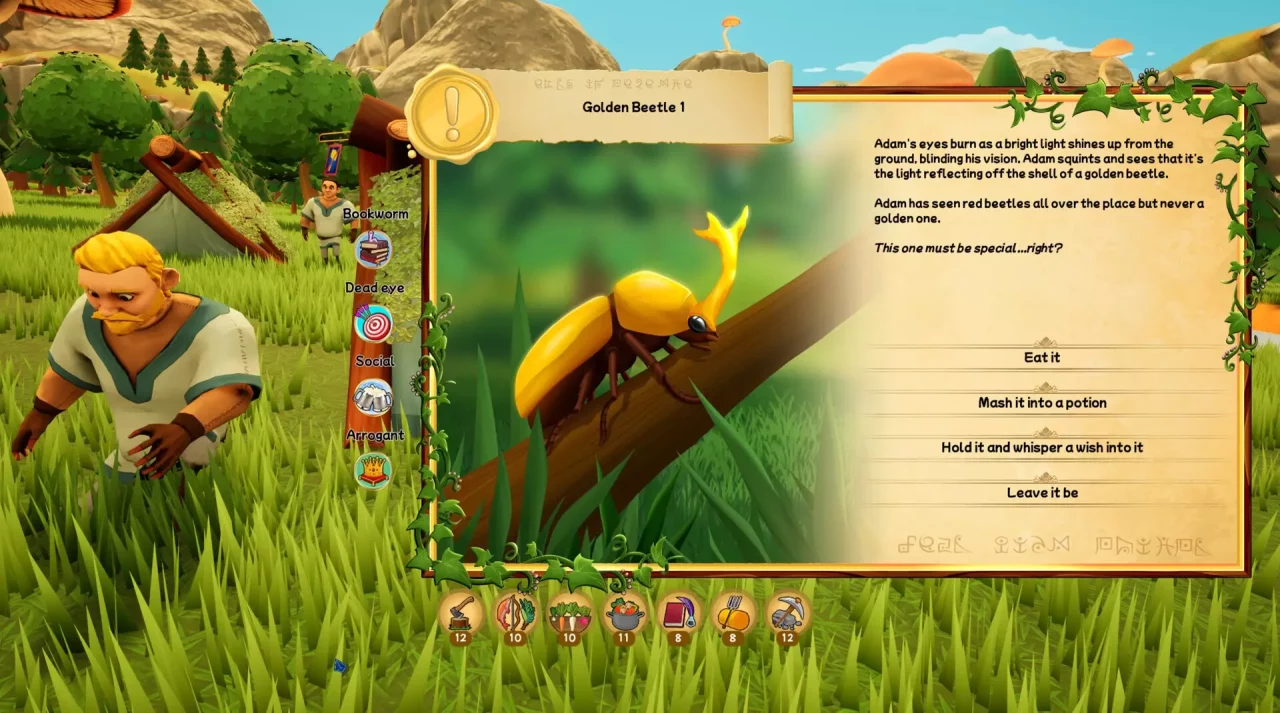Select the Social beer mugs trait icon

[374, 397]
